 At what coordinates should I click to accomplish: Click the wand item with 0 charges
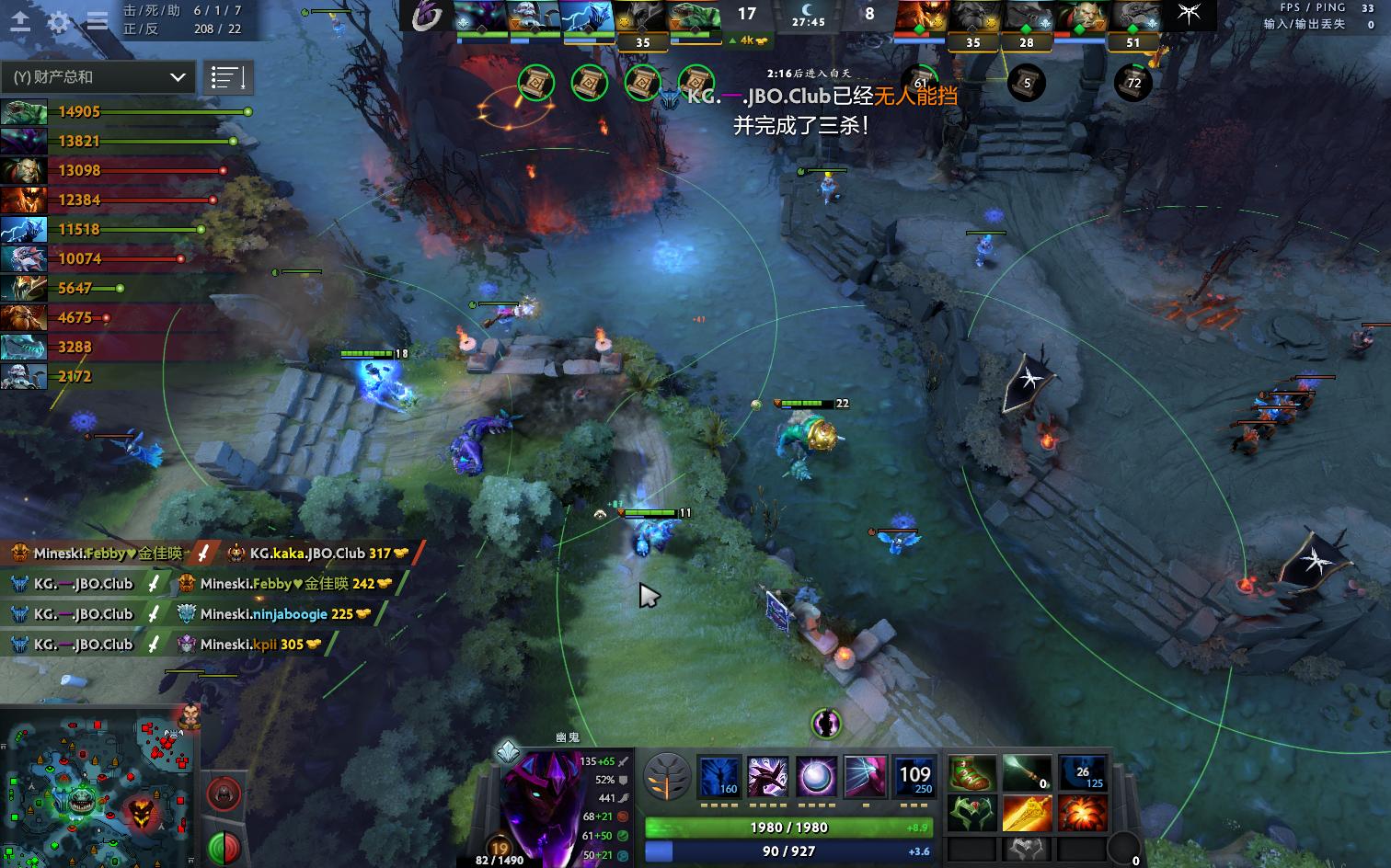pyautogui.click(x=1028, y=775)
